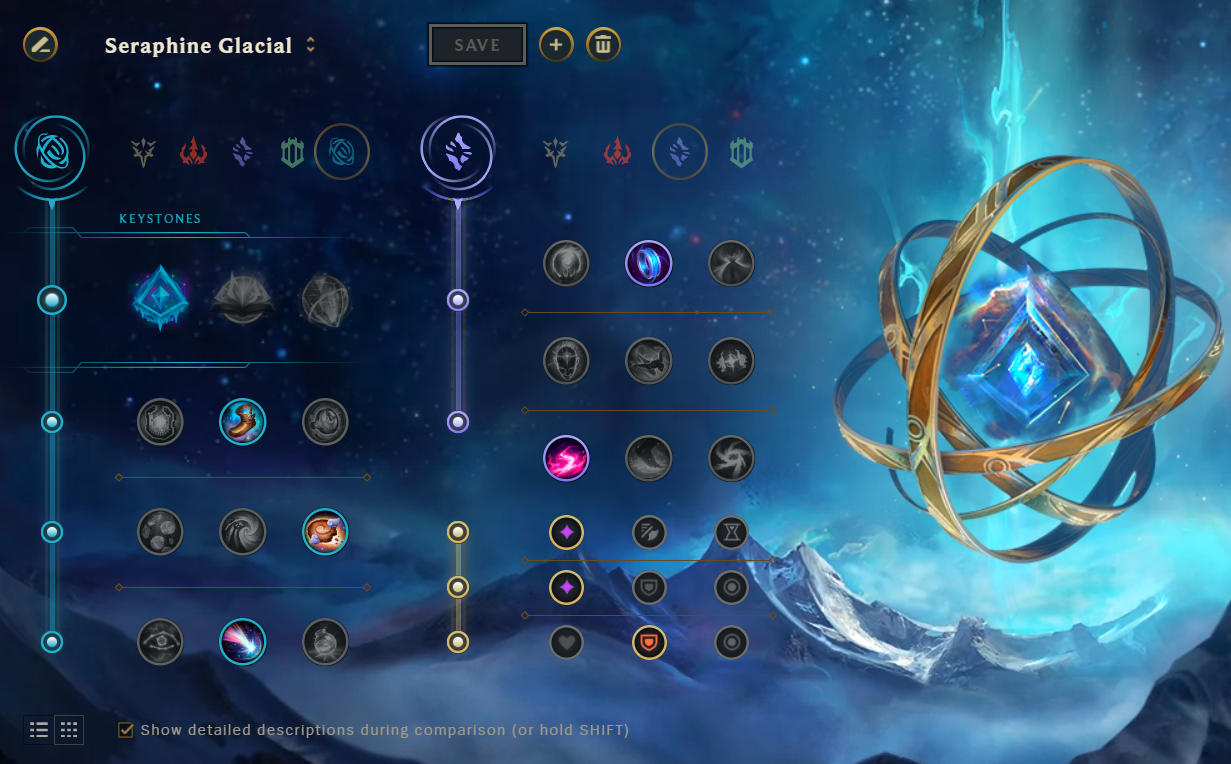Click the SAVE rune page button
The height and width of the screenshot is (764, 1231).
478,45
